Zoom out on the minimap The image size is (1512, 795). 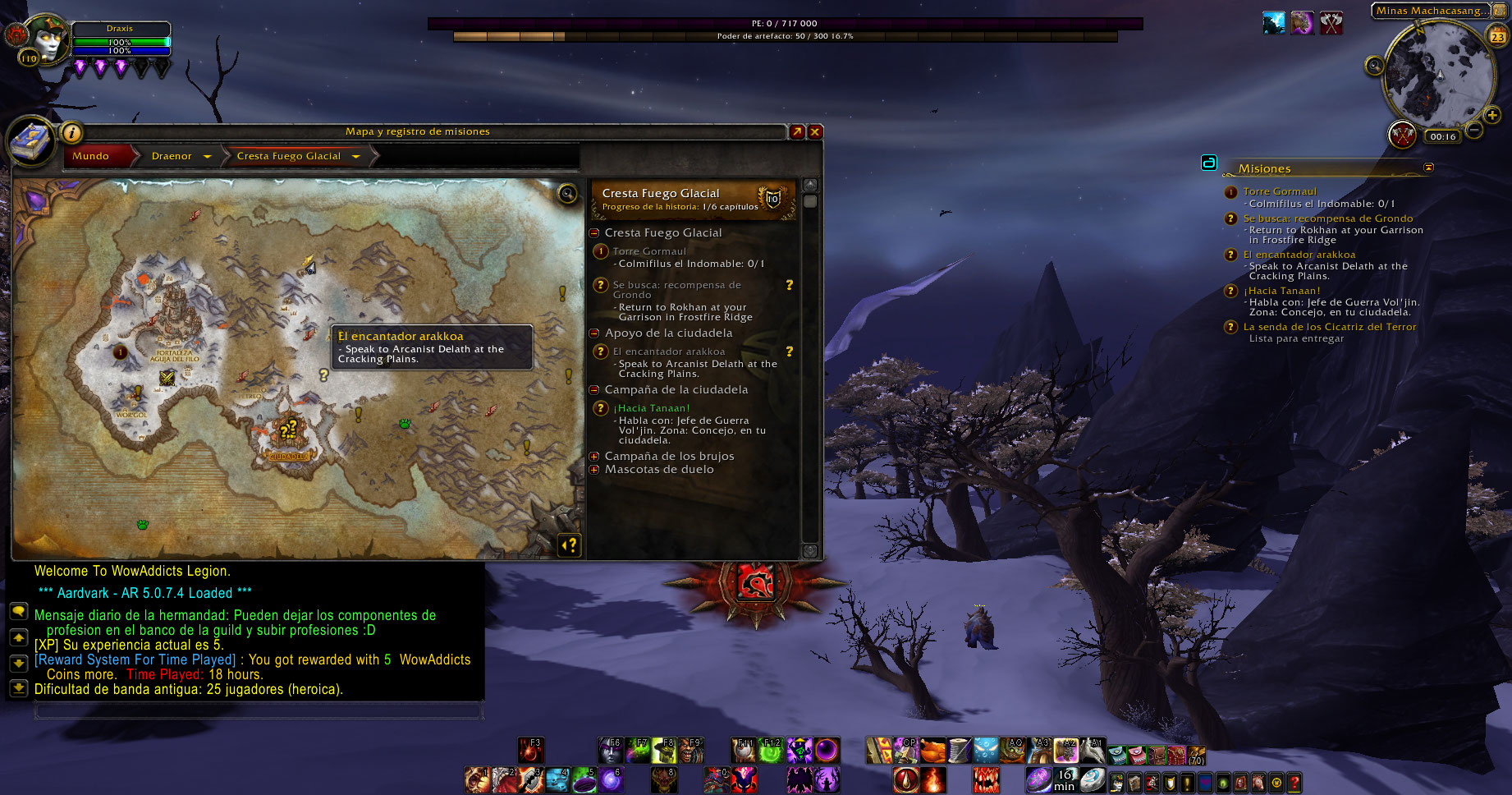click(1474, 130)
